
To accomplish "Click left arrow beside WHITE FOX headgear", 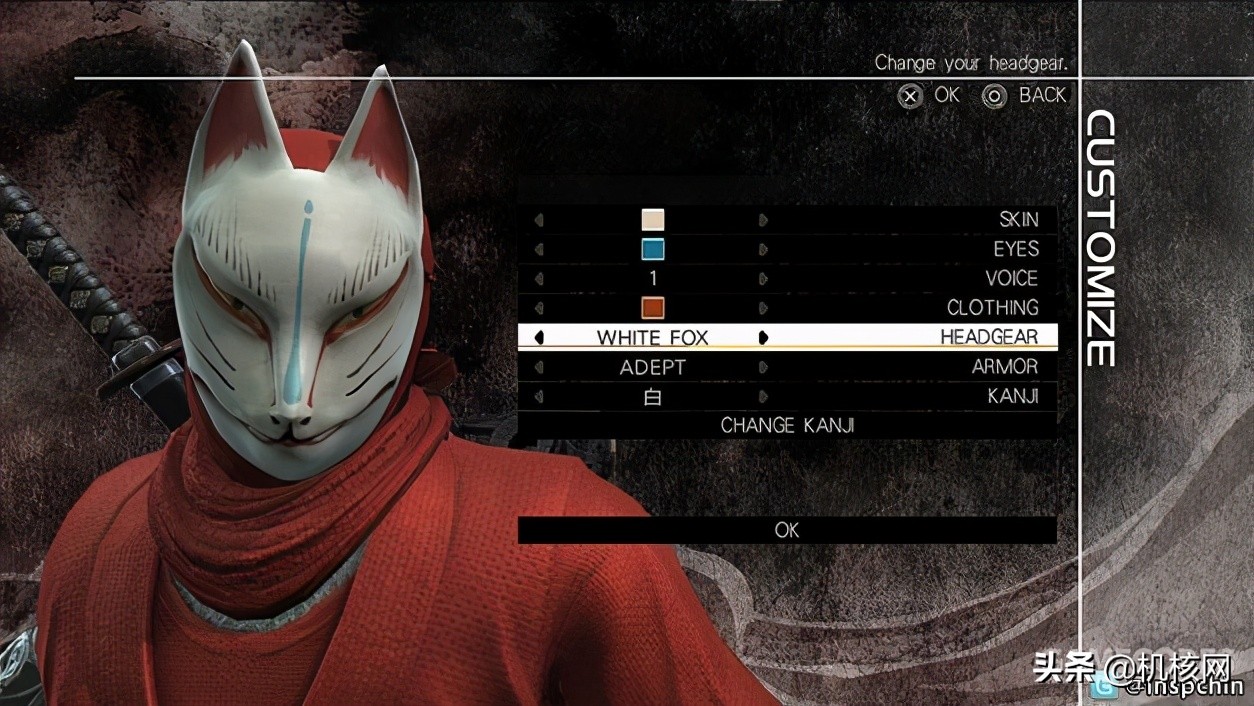I will pyautogui.click(x=540, y=338).
